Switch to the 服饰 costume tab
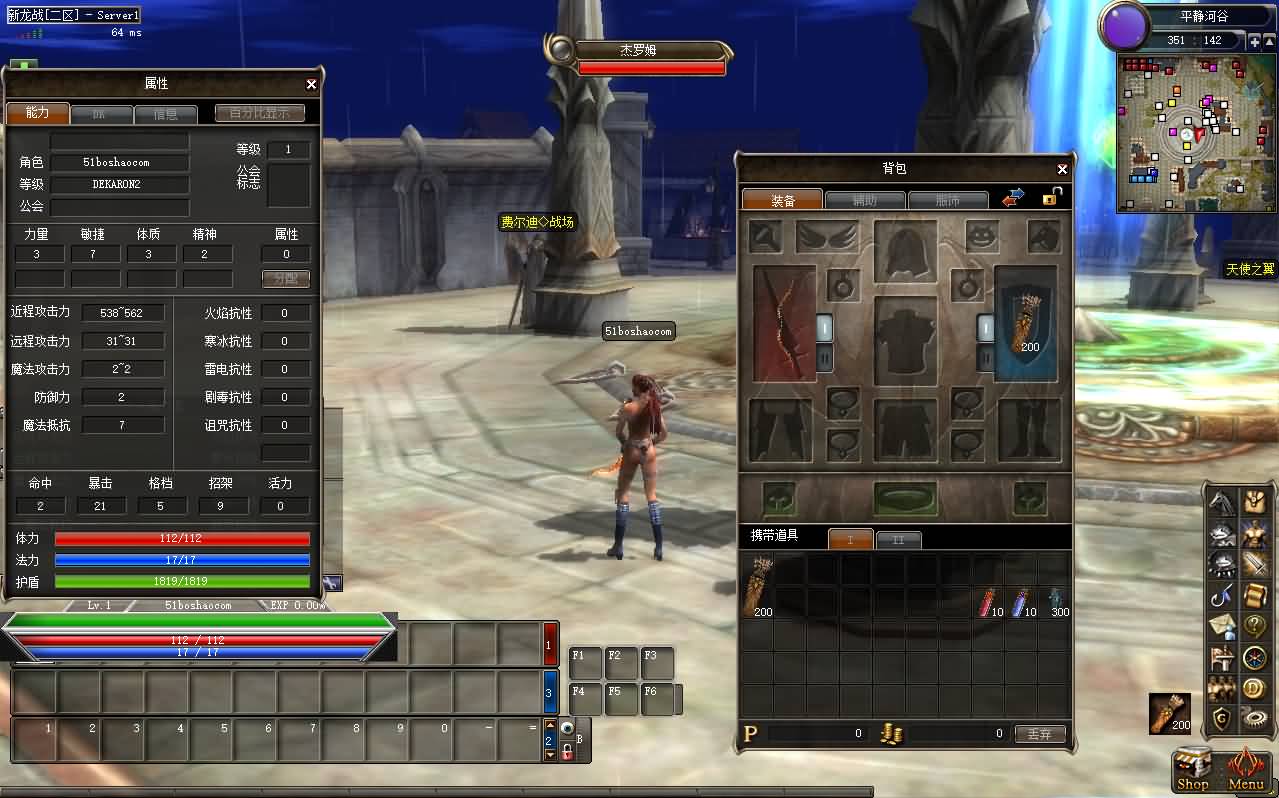 coord(947,200)
